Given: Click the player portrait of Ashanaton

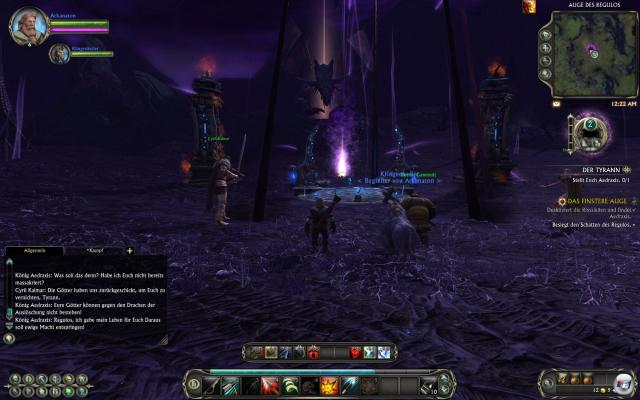Looking at the screenshot, I should click(26, 23).
